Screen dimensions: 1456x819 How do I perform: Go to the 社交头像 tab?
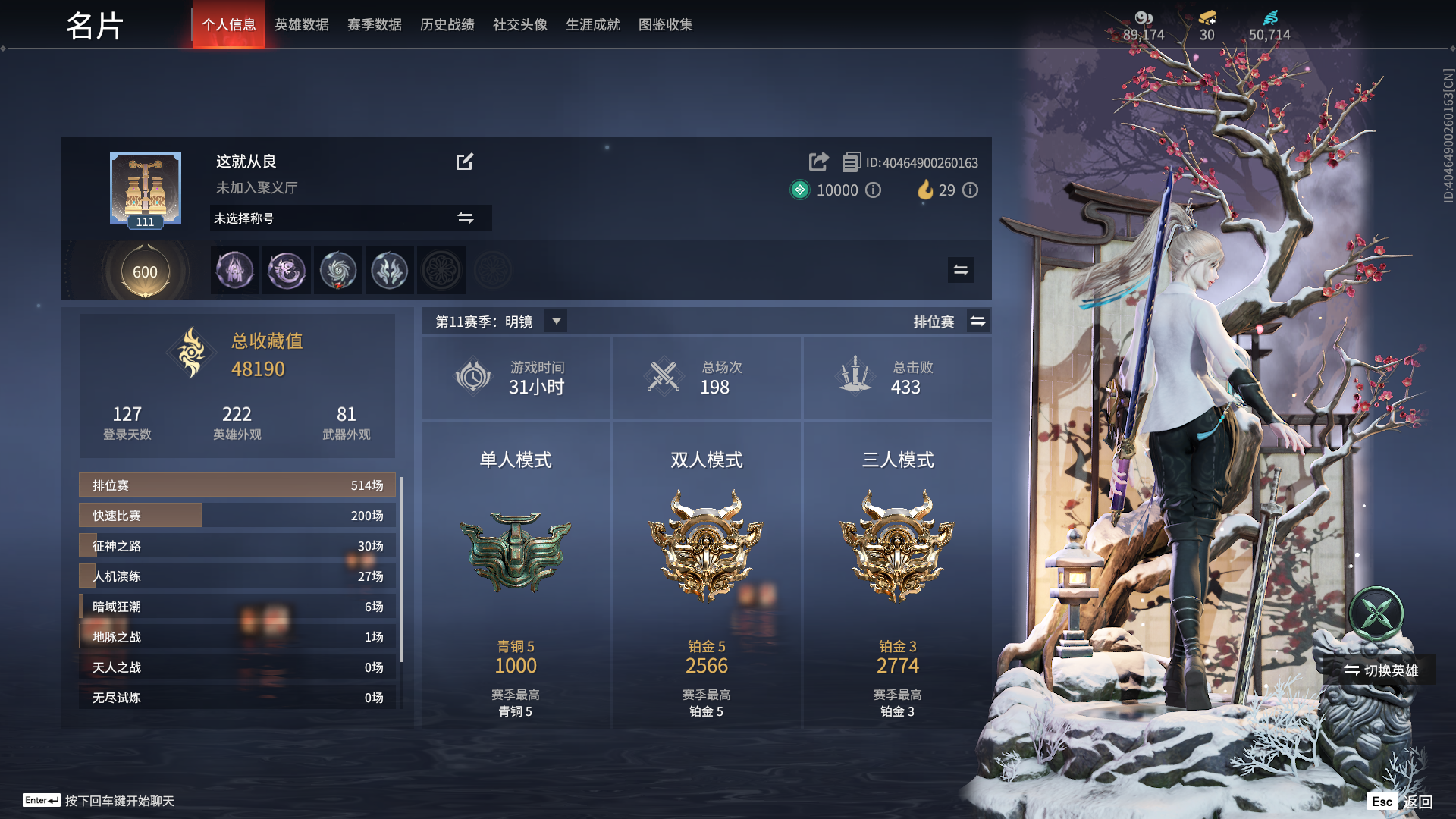coord(519,25)
